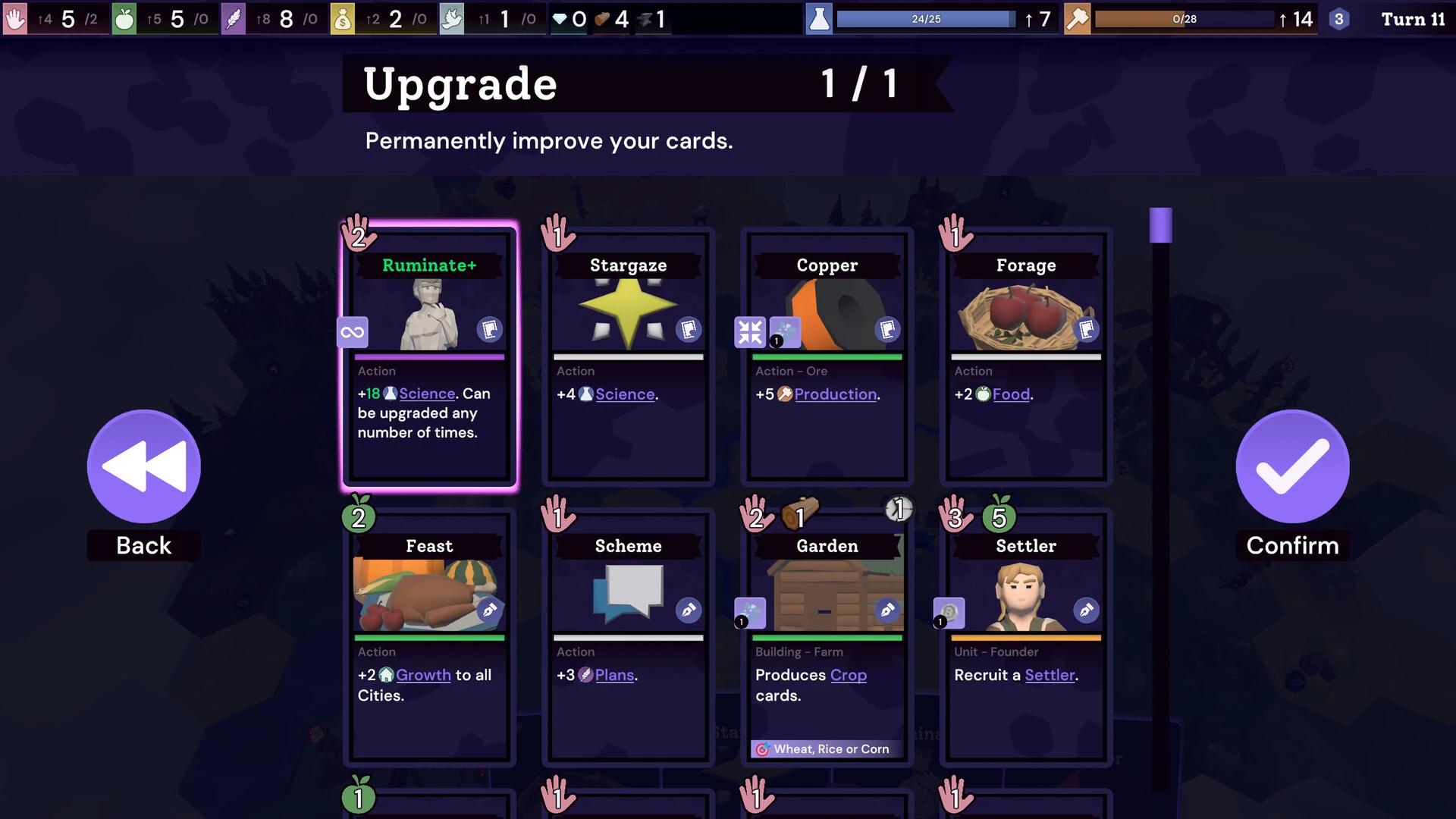Click the infinity icon on the Ruminate+ card
This screenshot has width=1456, height=819.
[352, 331]
